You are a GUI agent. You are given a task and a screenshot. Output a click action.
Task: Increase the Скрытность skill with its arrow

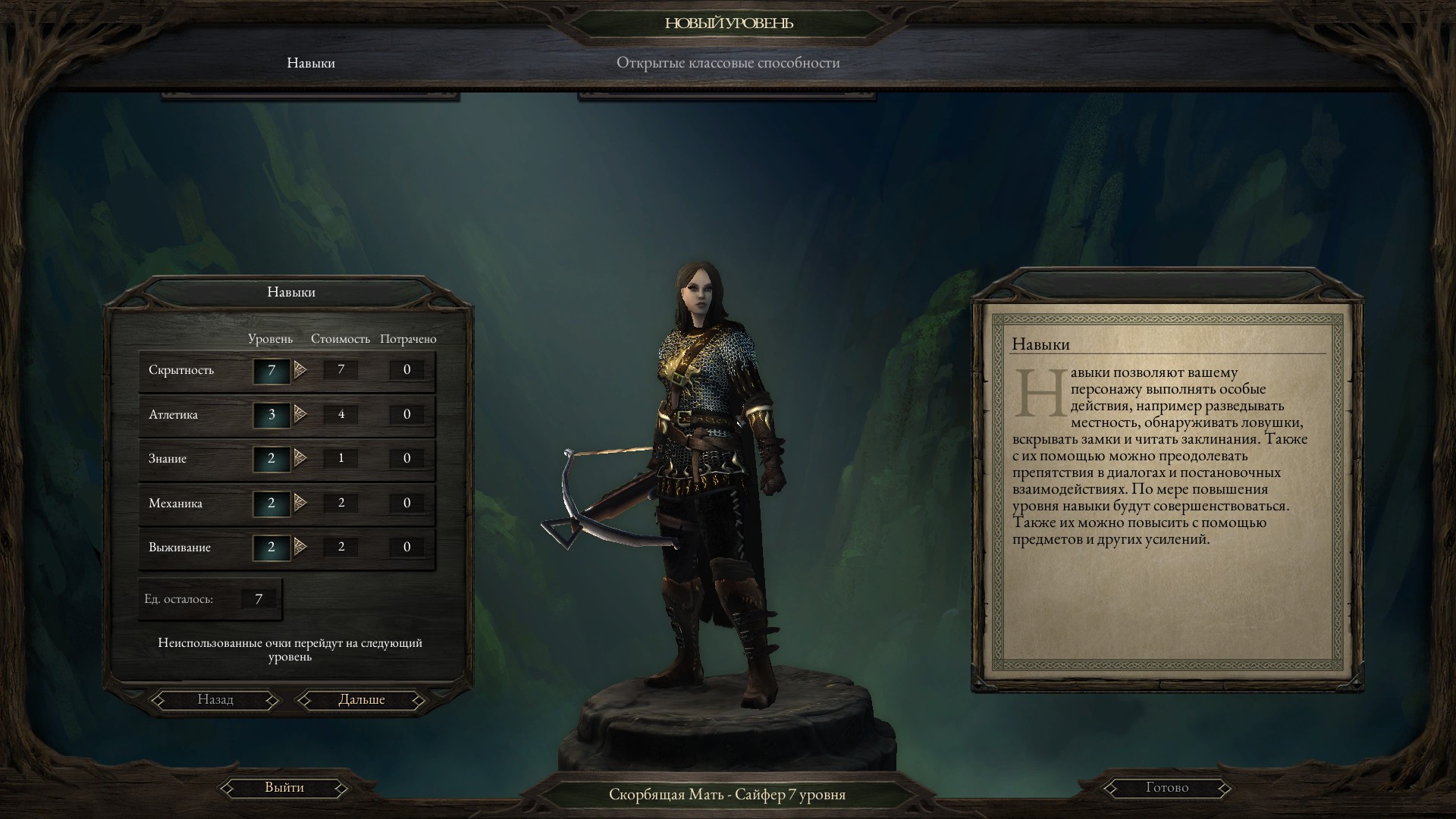tap(301, 369)
